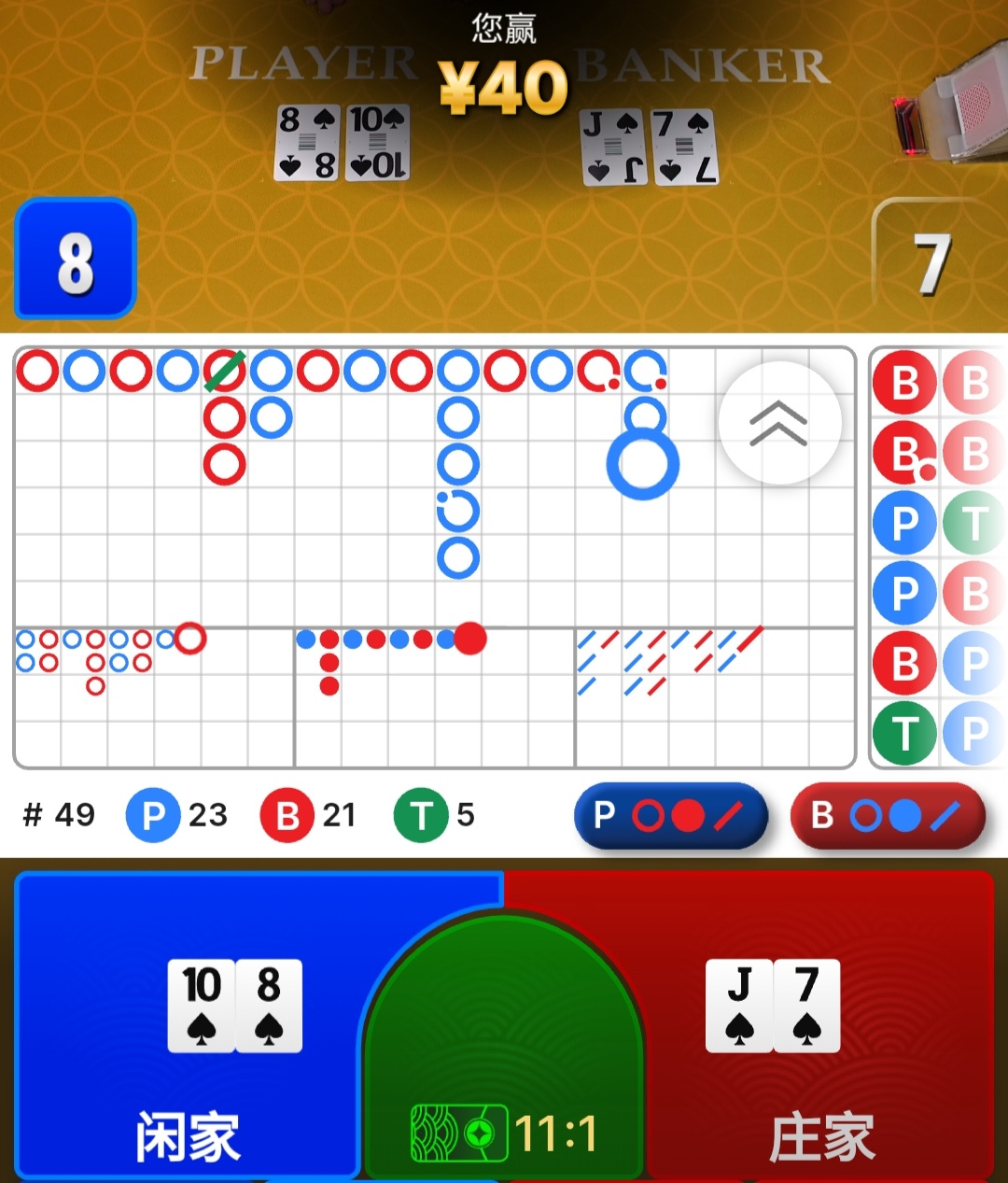Bet on the red 庄家 Banker area
Viewport: 1008px width, 1183px height.
(x=821, y=1027)
